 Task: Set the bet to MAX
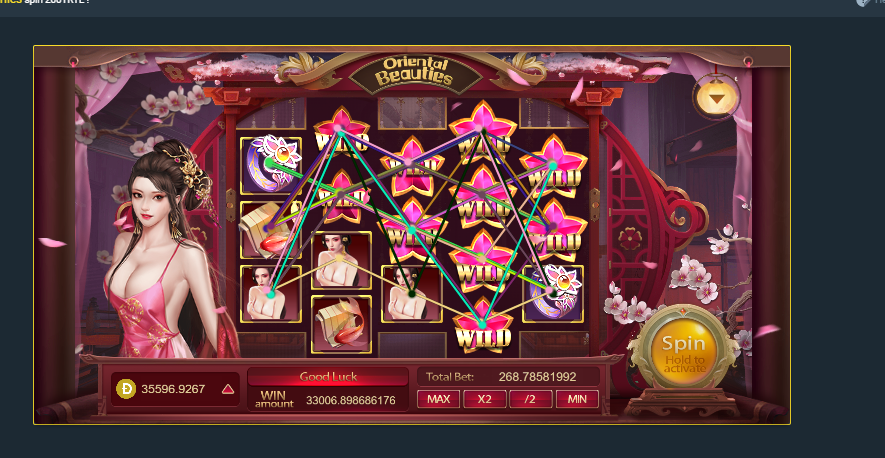pyautogui.click(x=438, y=399)
